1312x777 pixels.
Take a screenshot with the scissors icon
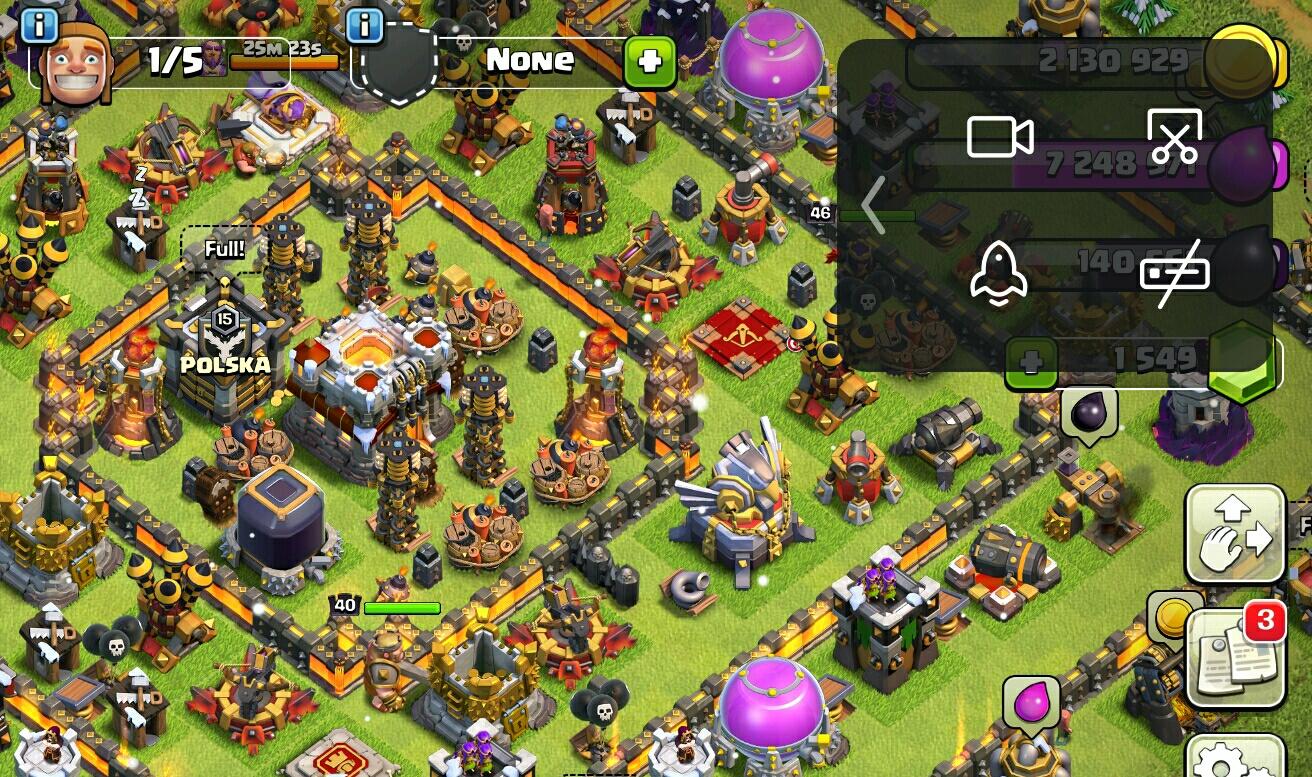click(1174, 137)
